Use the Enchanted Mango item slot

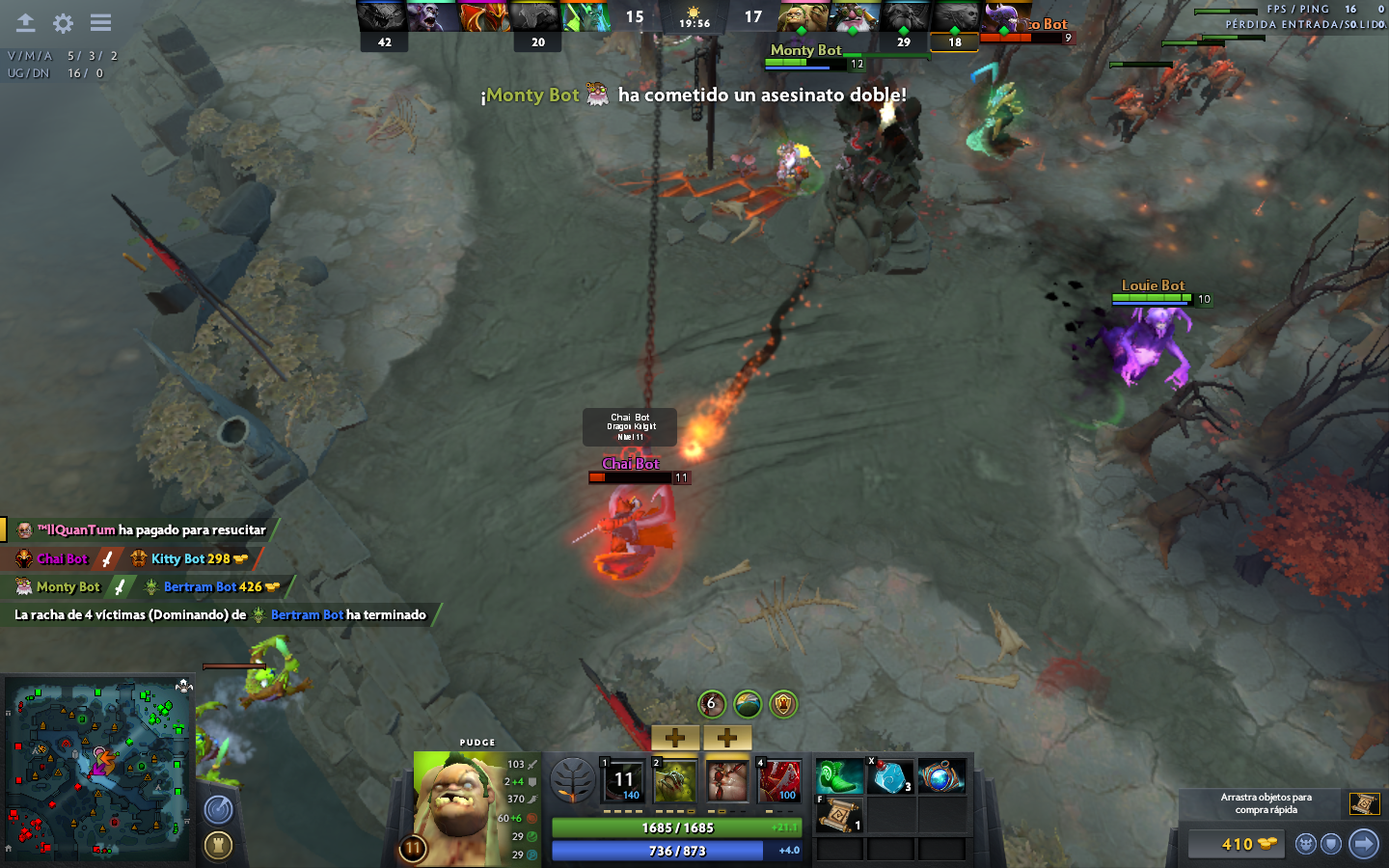890,776
